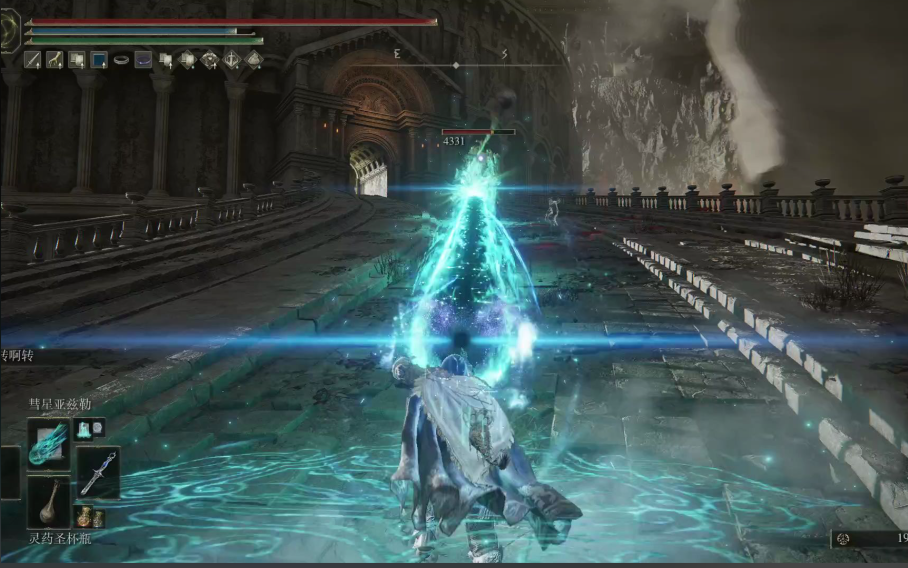Image resolution: width=908 pixels, height=568 pixels.
Task: Click the purple halo status icon
Action: pyautogui.click(x=143, y=60)
